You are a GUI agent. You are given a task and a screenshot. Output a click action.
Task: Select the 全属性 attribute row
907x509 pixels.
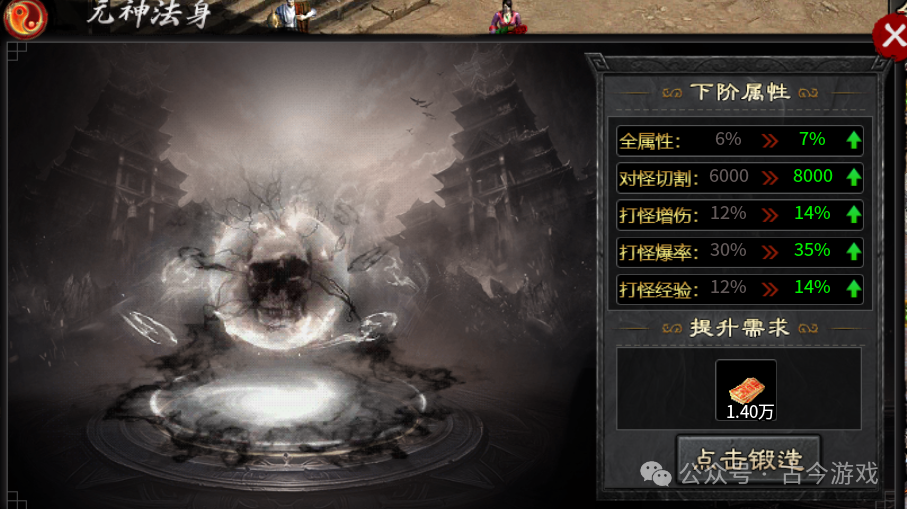click(x=739, y=140)
